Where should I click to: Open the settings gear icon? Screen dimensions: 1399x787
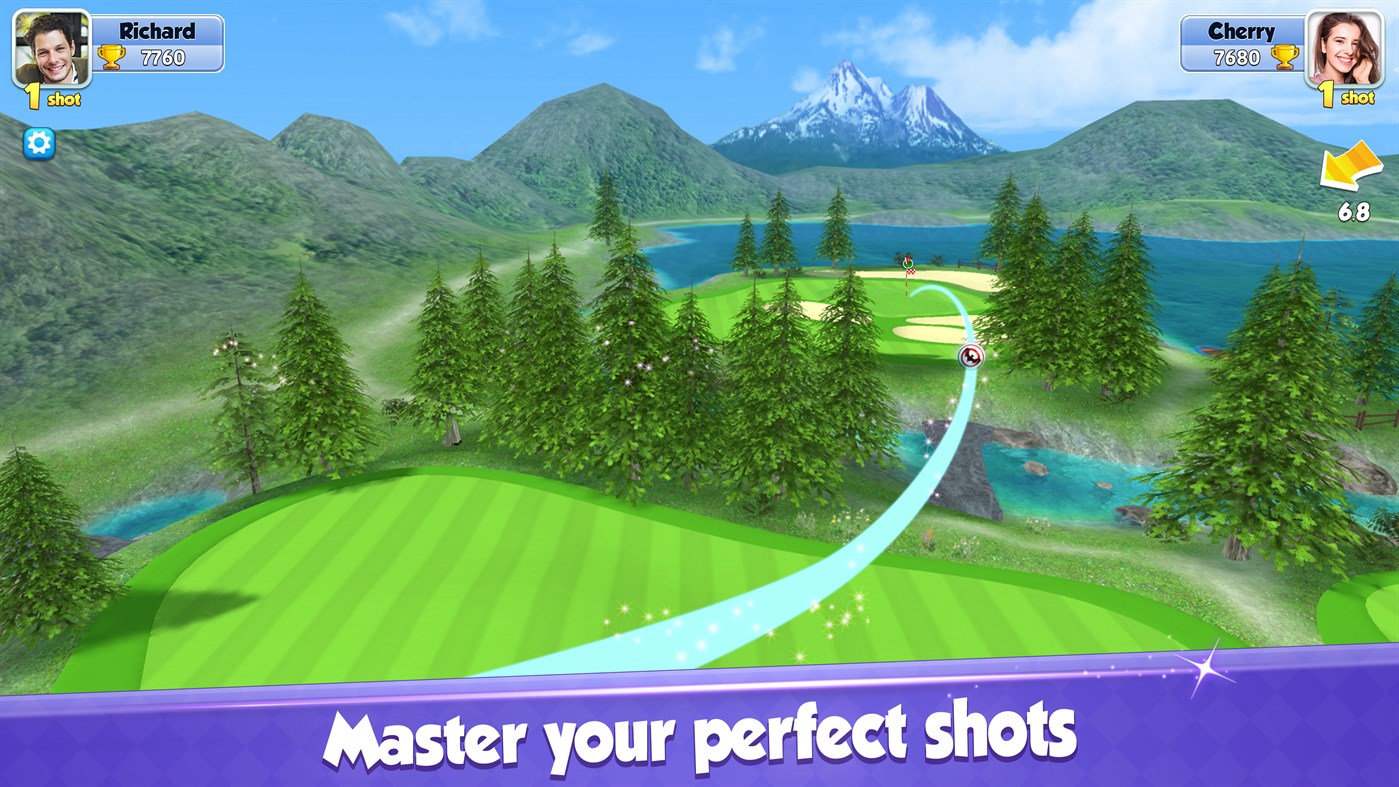point(37,143)
